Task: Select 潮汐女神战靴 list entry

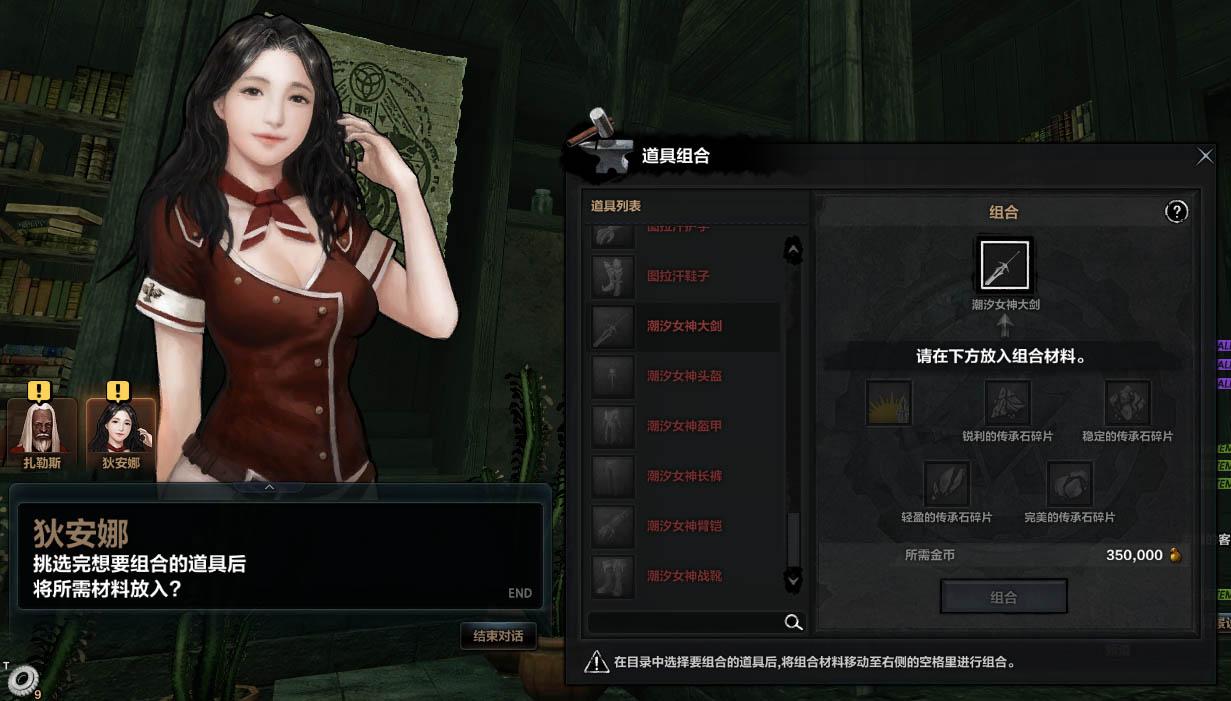Action: pos(684,576)
